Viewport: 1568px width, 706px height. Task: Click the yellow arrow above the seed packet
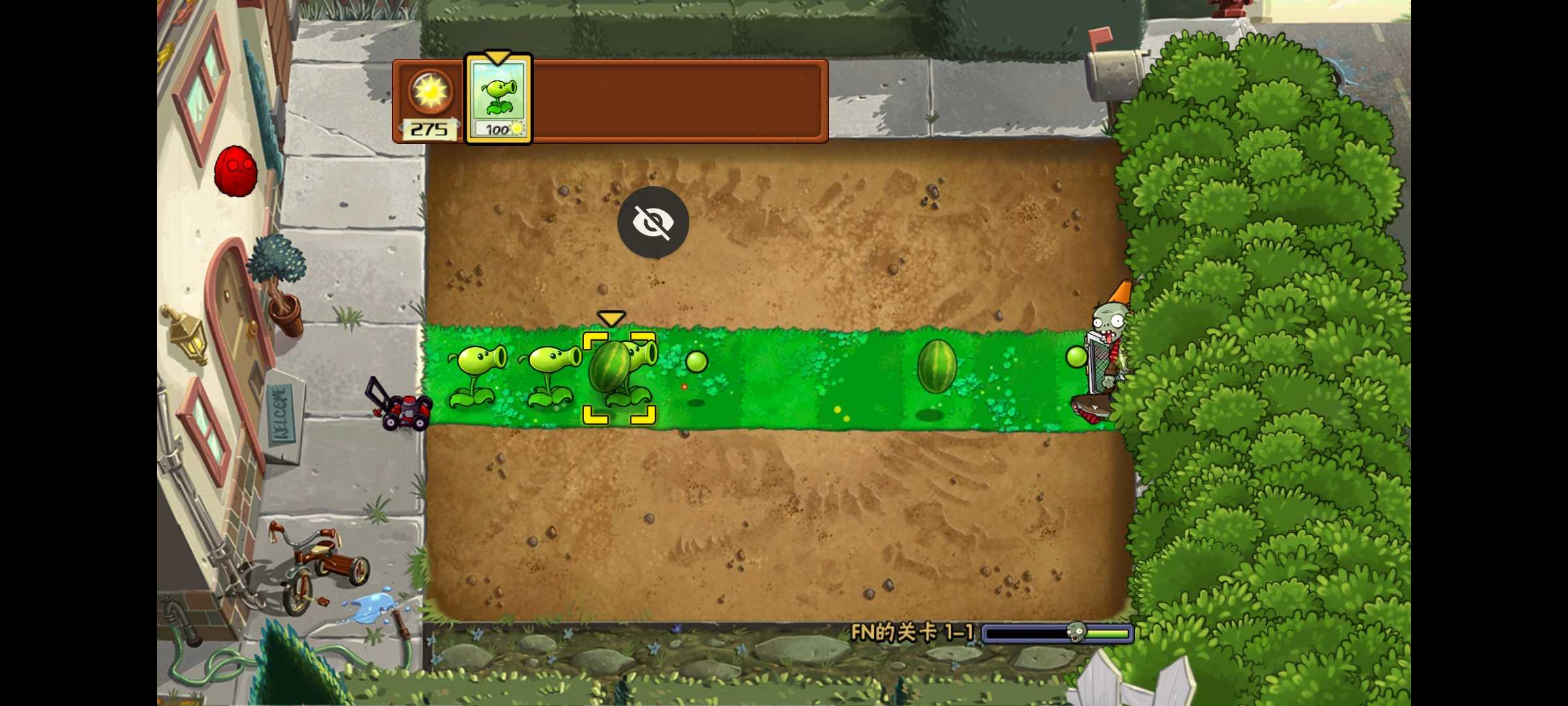coord(498,58)
